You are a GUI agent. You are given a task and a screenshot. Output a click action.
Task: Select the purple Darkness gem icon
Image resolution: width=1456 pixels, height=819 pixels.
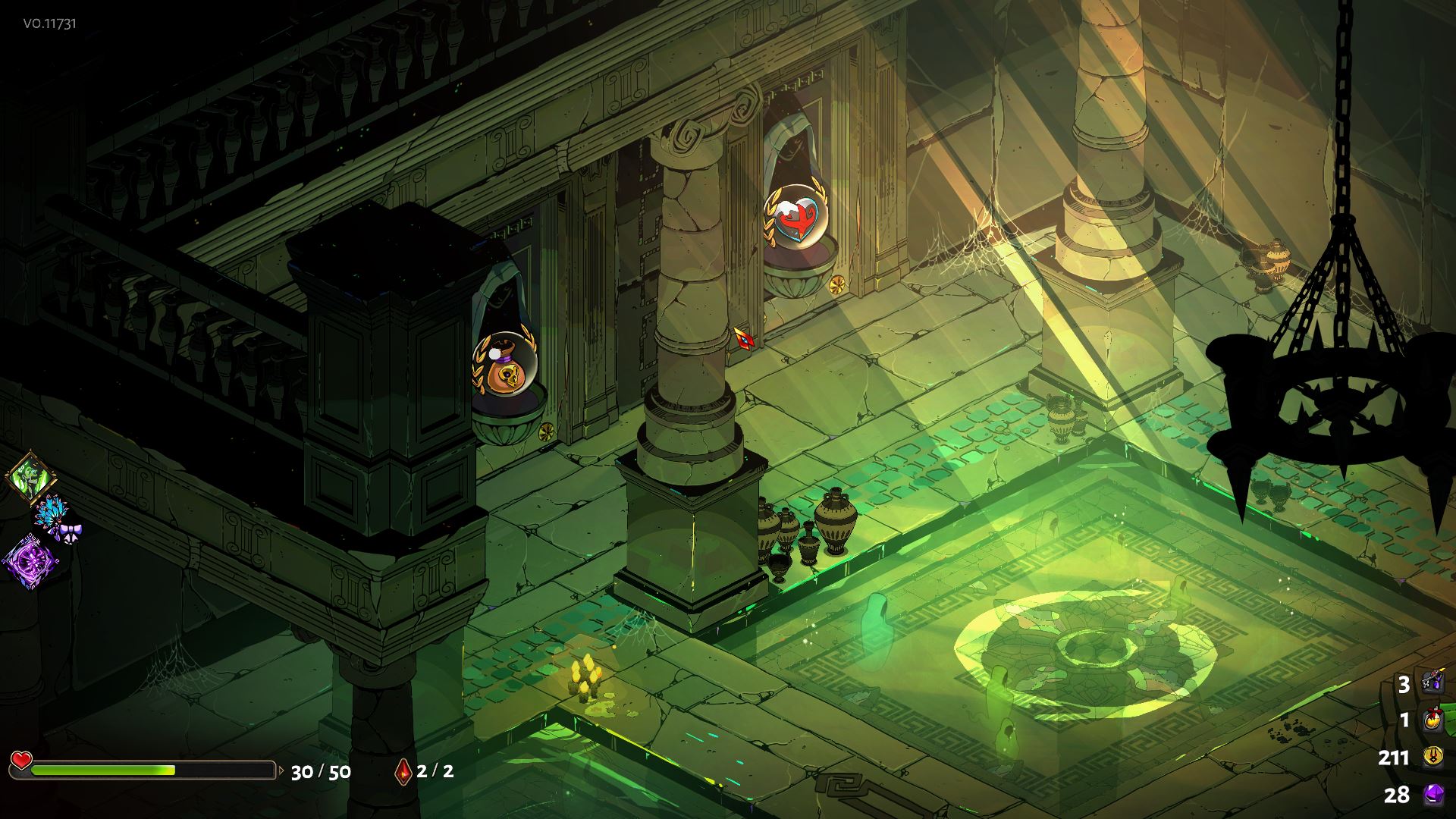(x=1432, y=794)
